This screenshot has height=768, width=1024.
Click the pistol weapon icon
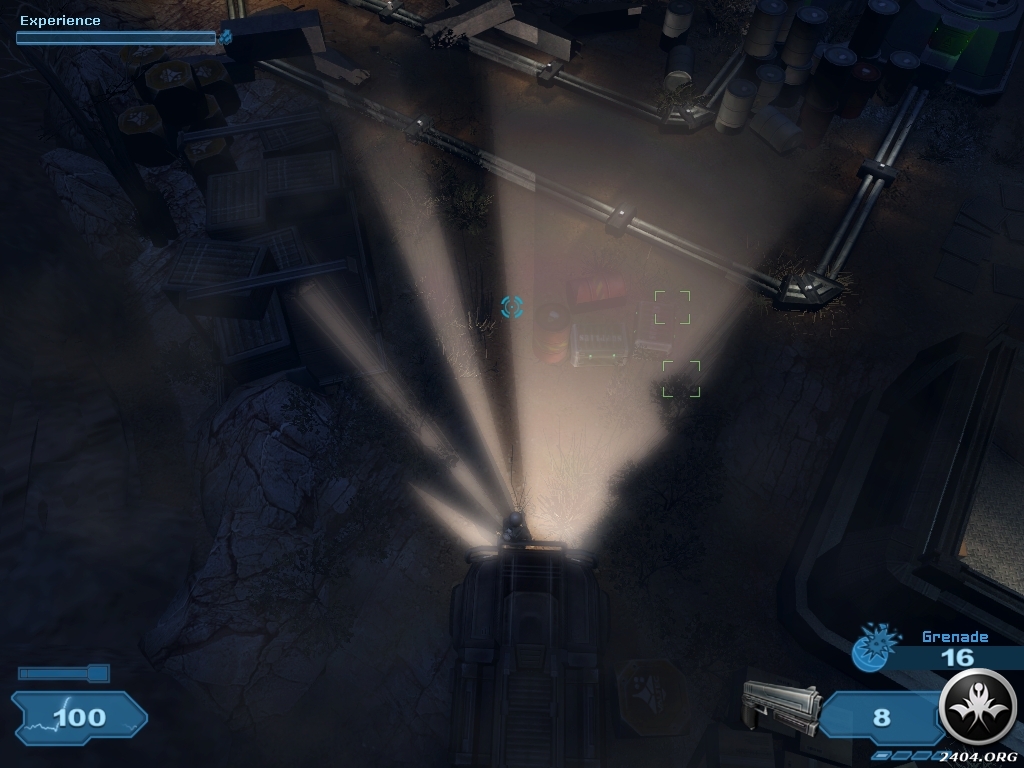click(780, 707)
